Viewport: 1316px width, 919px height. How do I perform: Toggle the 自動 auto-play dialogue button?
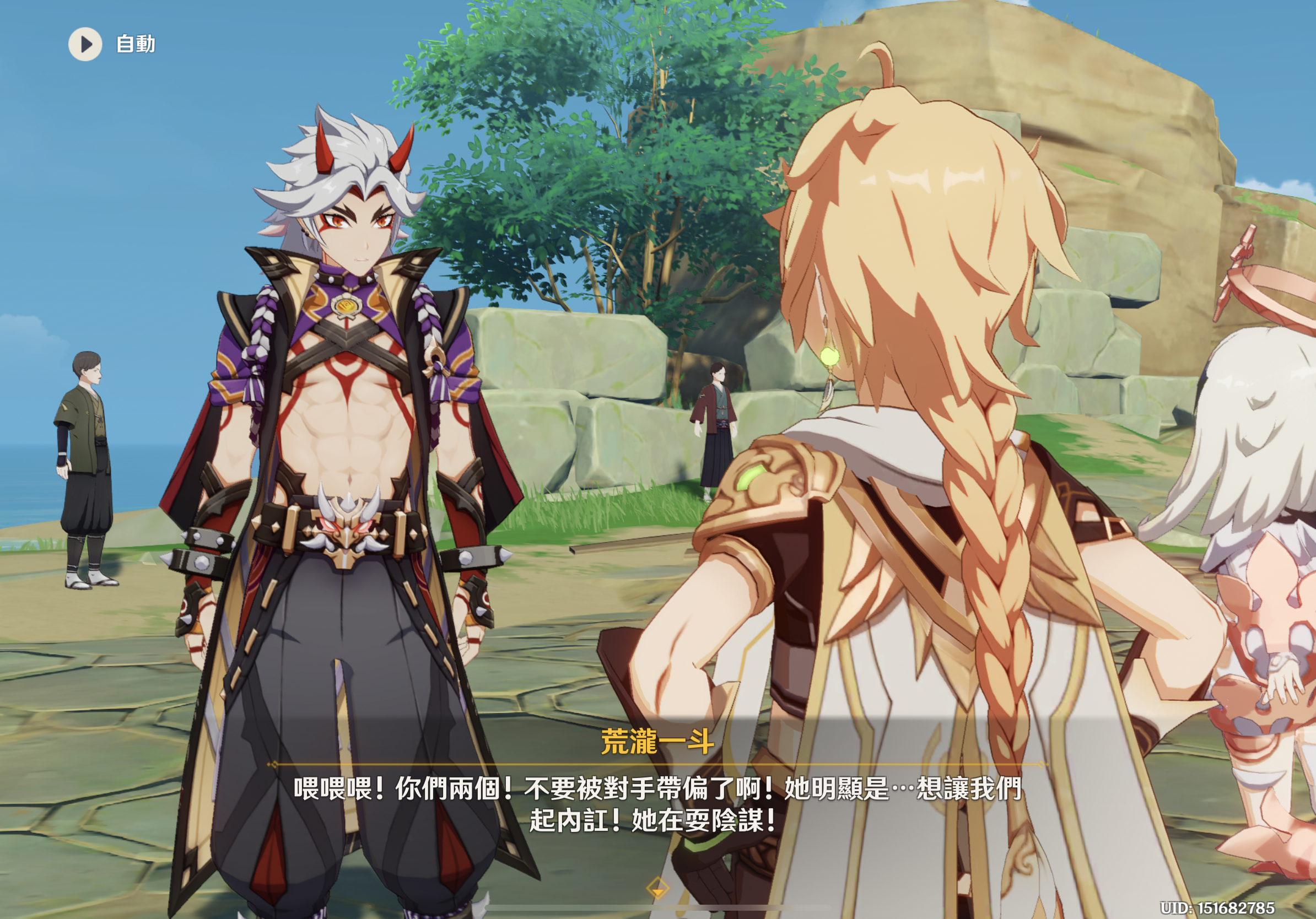85,44
